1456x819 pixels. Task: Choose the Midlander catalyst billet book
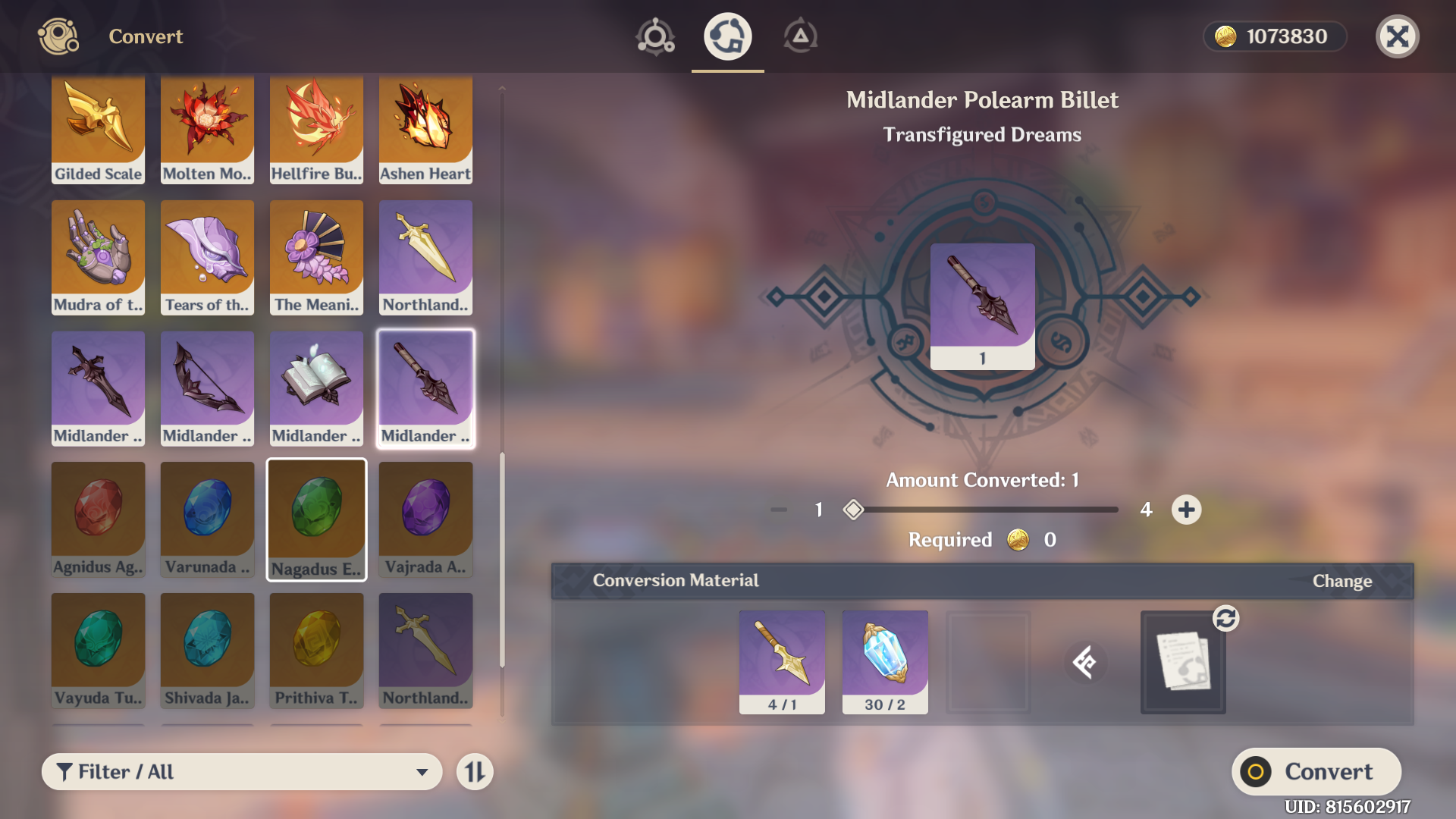pyautogui.click(x=316, y=388)
